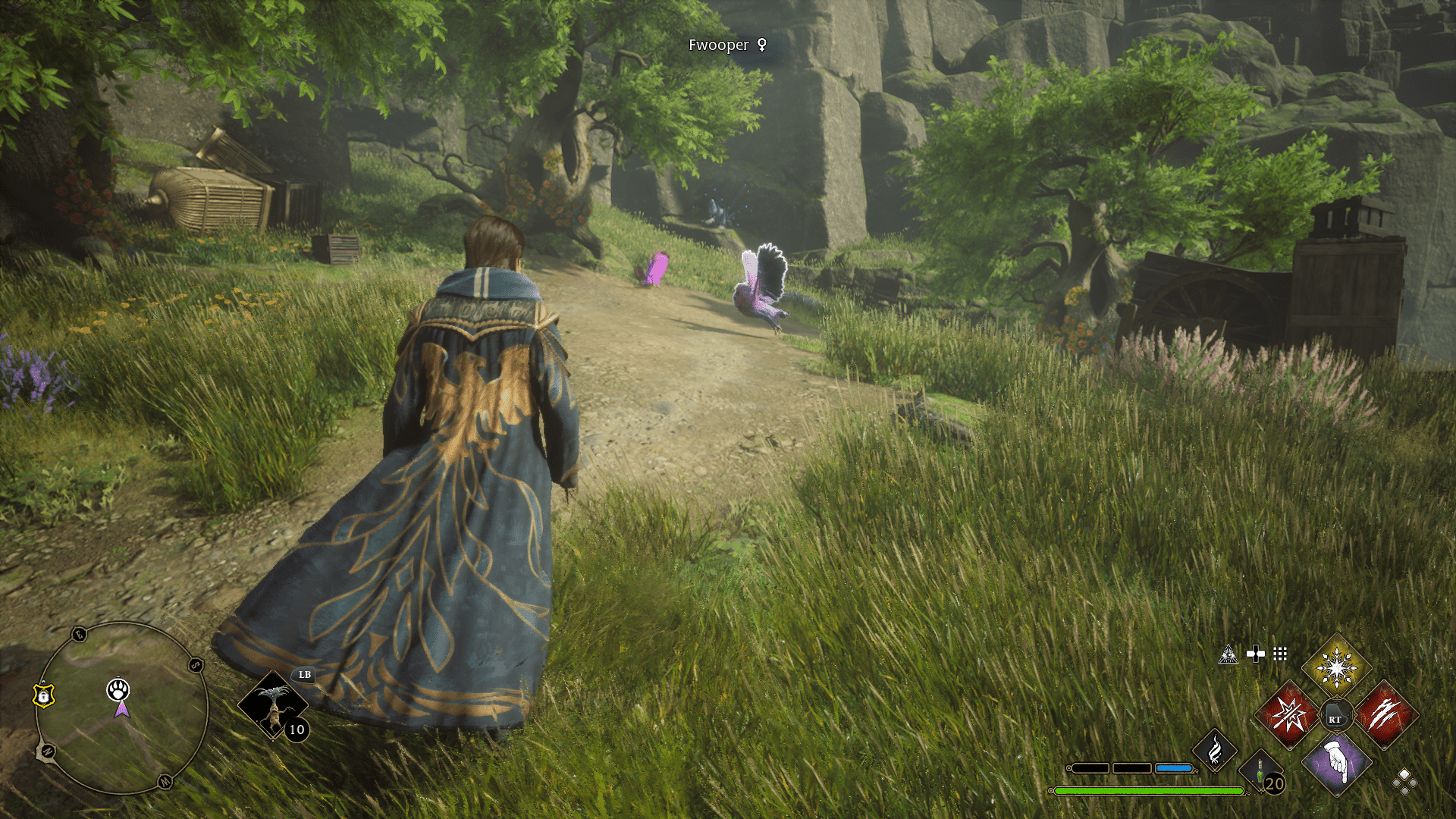Click the four-diamond spell set selector
Viewport: 1456px width, 819px height.
[1404, 782]
